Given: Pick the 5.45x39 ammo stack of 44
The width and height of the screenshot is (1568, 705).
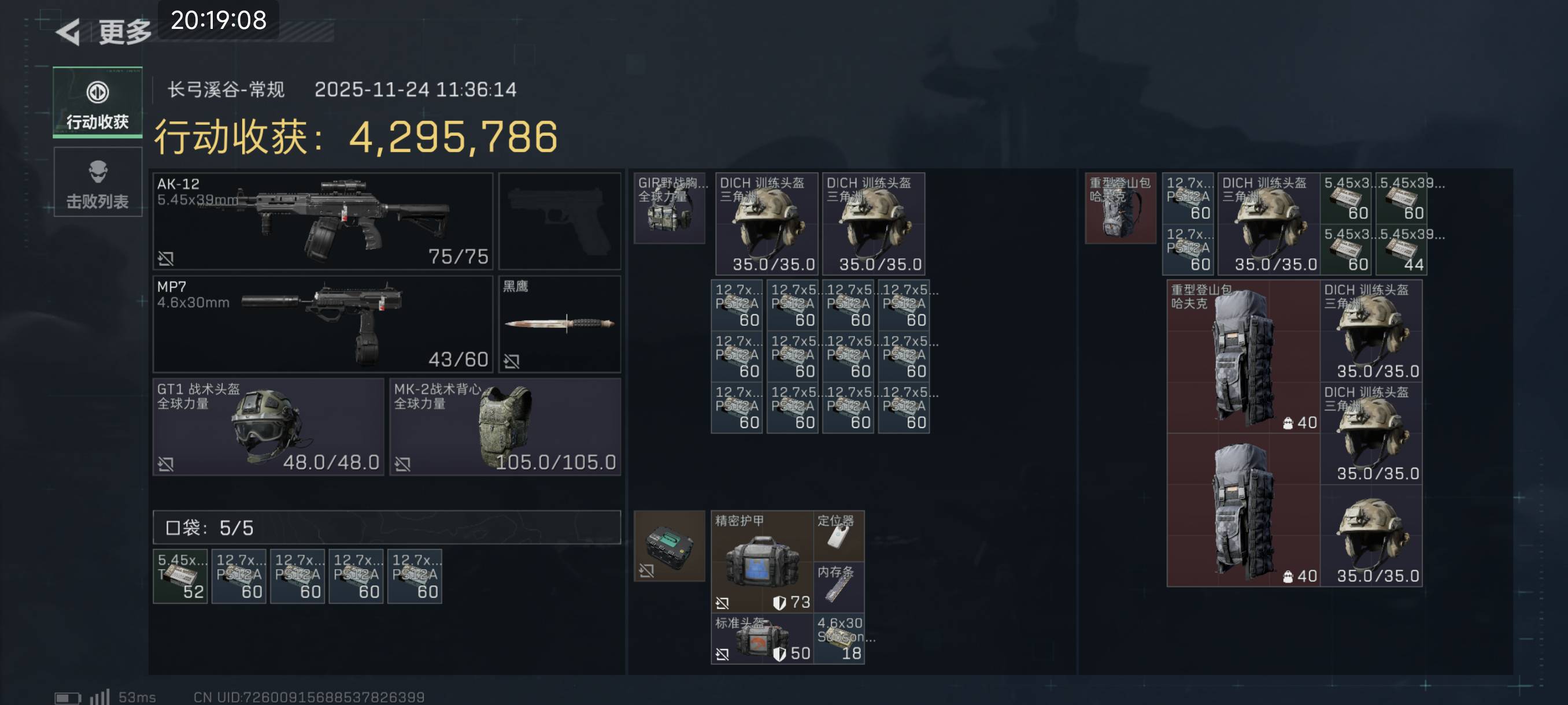Looking at the screenshot, I should [x=1401, y=250].
